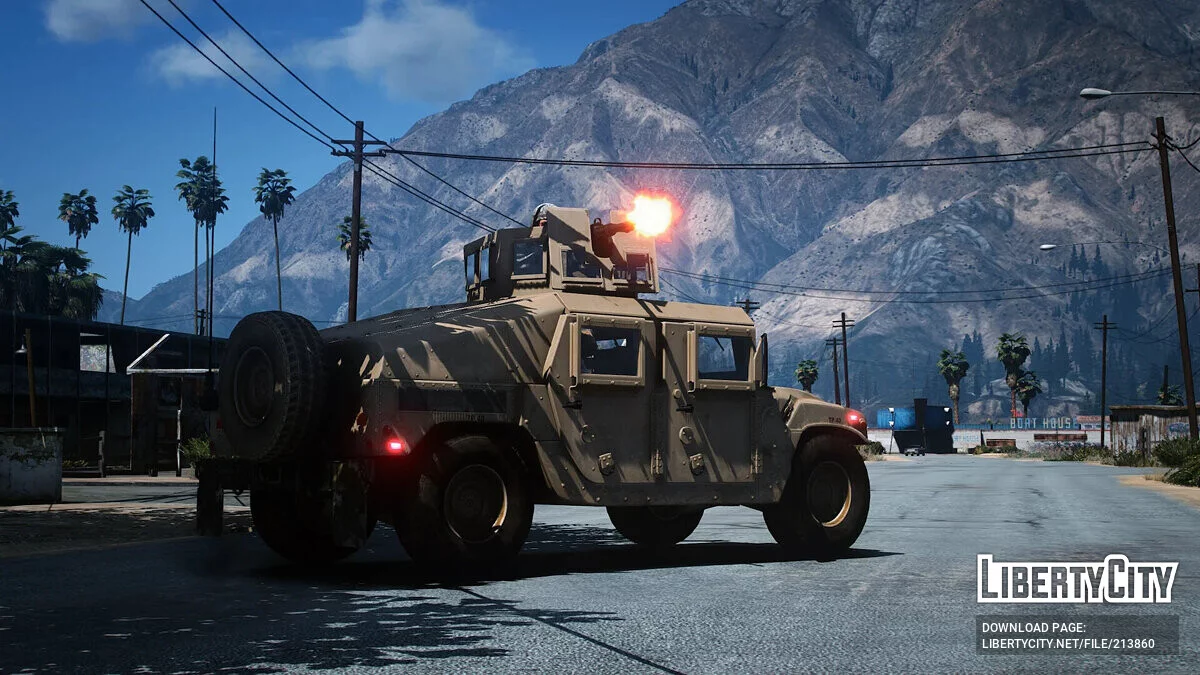Viewport: 1200px width, 675px height.
Task: Click the LibertyCity logo watermark
Action: pyautogui.click(x=1077, y=579)
